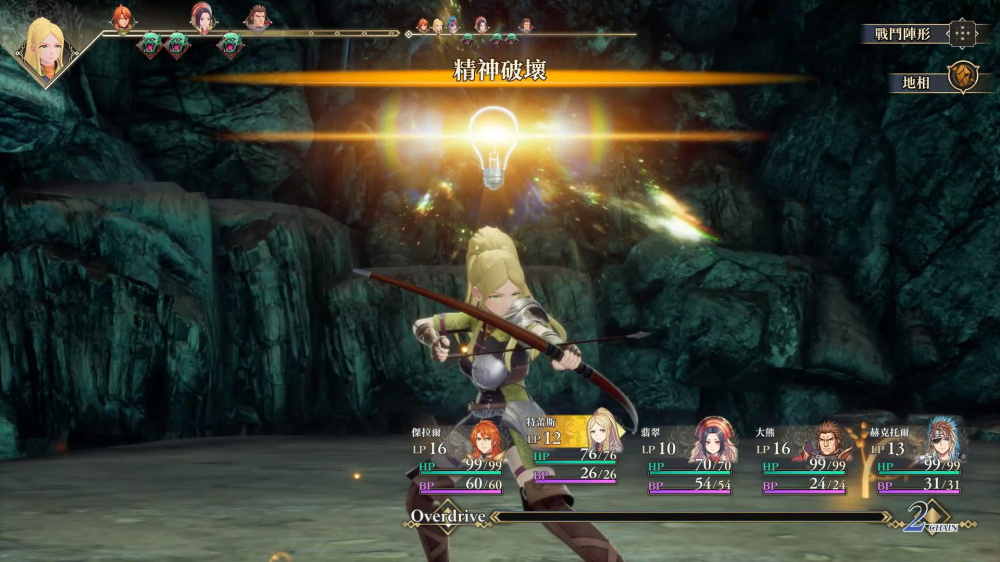This screenshot has height=562, width=1000.
Task: Select red-haired character on the turn timeline
Action: click(122, 18)
